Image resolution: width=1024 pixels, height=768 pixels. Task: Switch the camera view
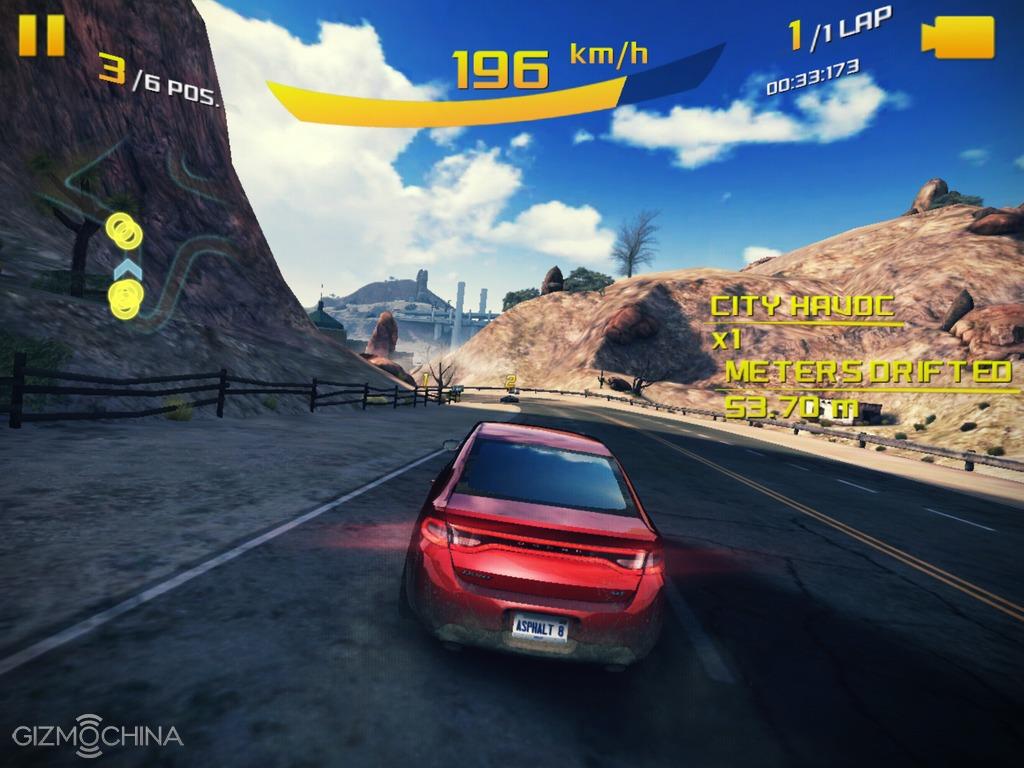click(957, 37)
